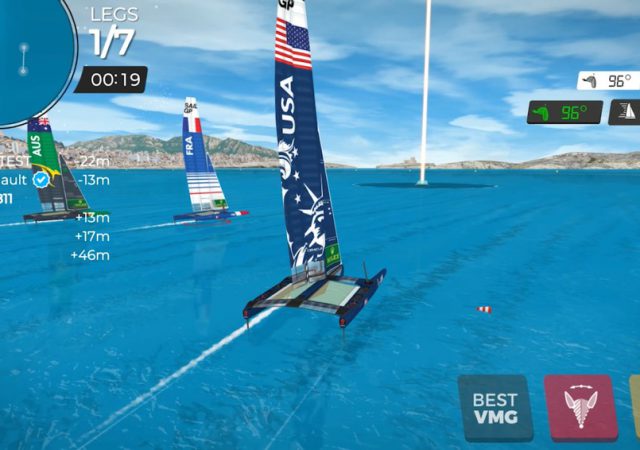Activate the BEST VMG button
Screen dimensions: 640x450
495,408
